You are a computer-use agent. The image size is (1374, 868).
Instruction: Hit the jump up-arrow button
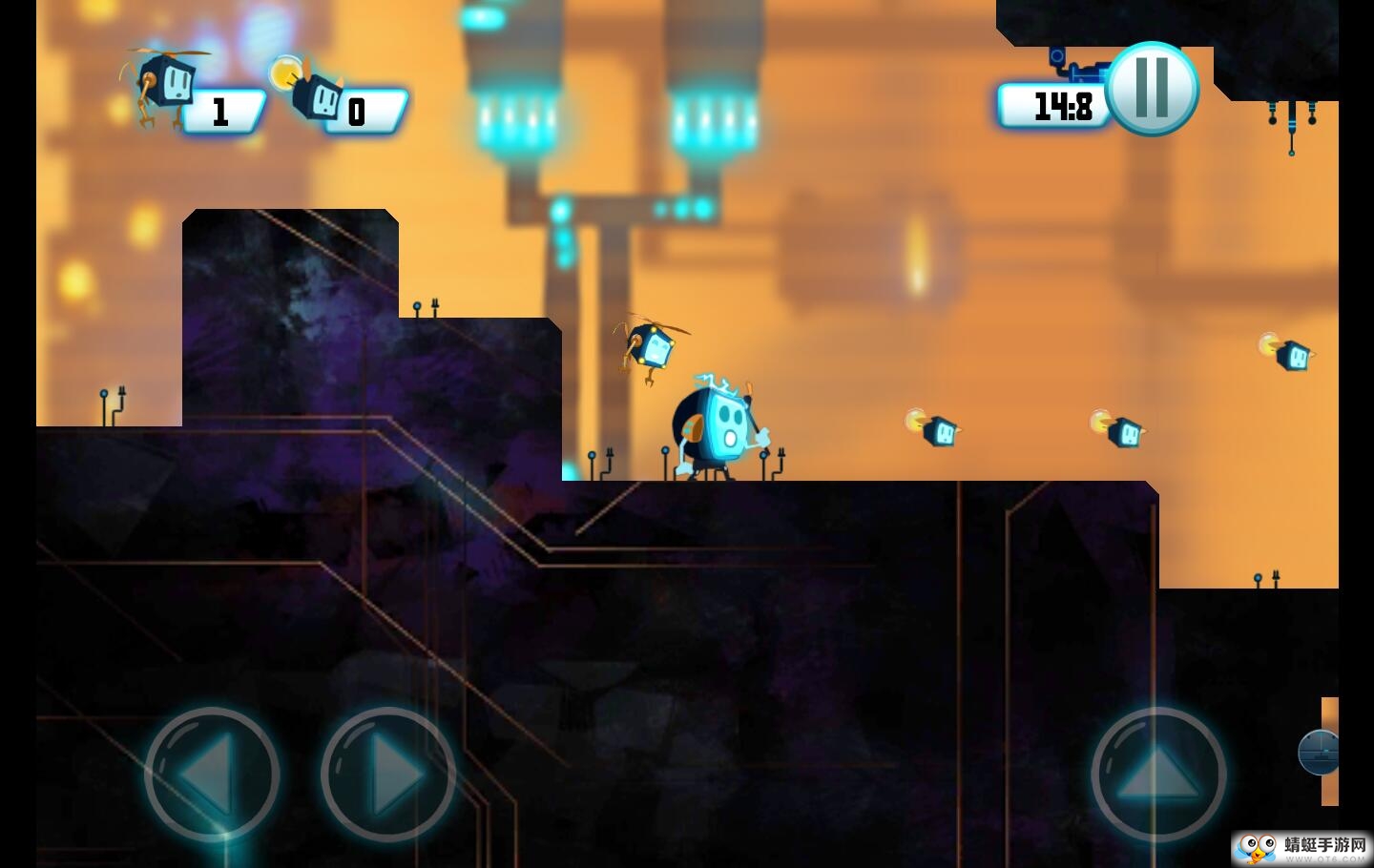(x=1157, y=775)
